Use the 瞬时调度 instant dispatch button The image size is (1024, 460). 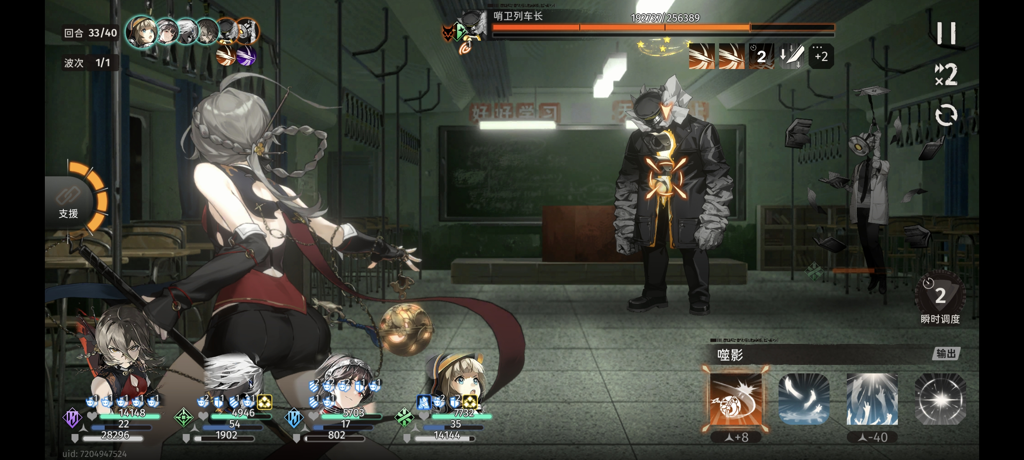click(939, 297)
